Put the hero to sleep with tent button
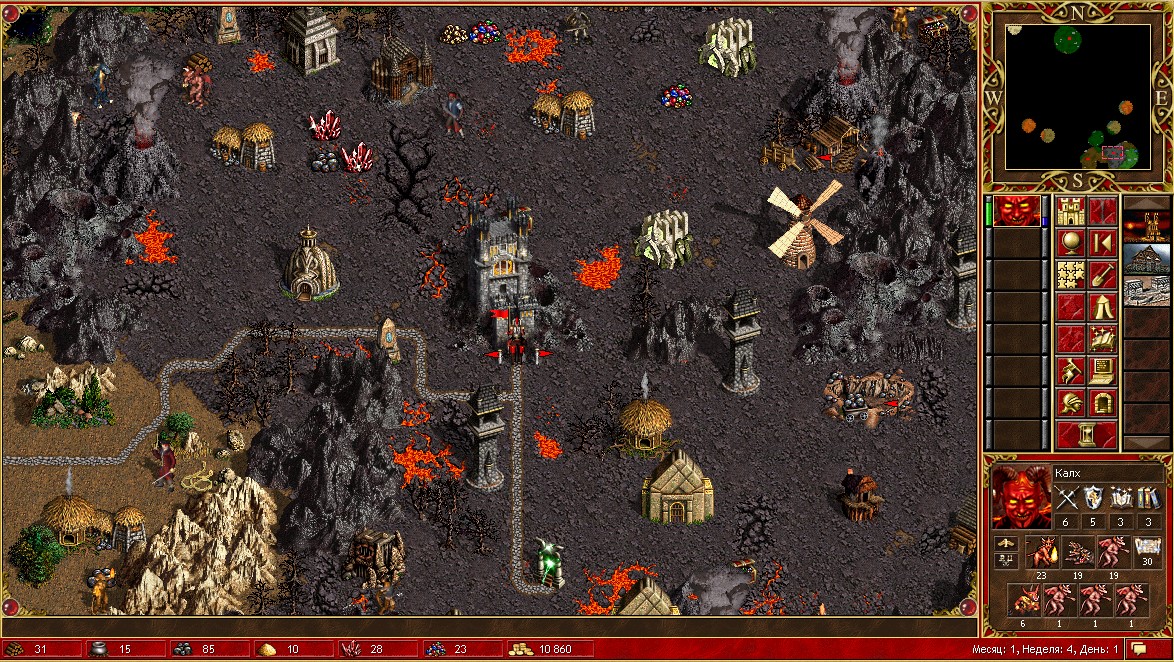This screenshot has height=662, width=1174. (x=1102, y=306)
